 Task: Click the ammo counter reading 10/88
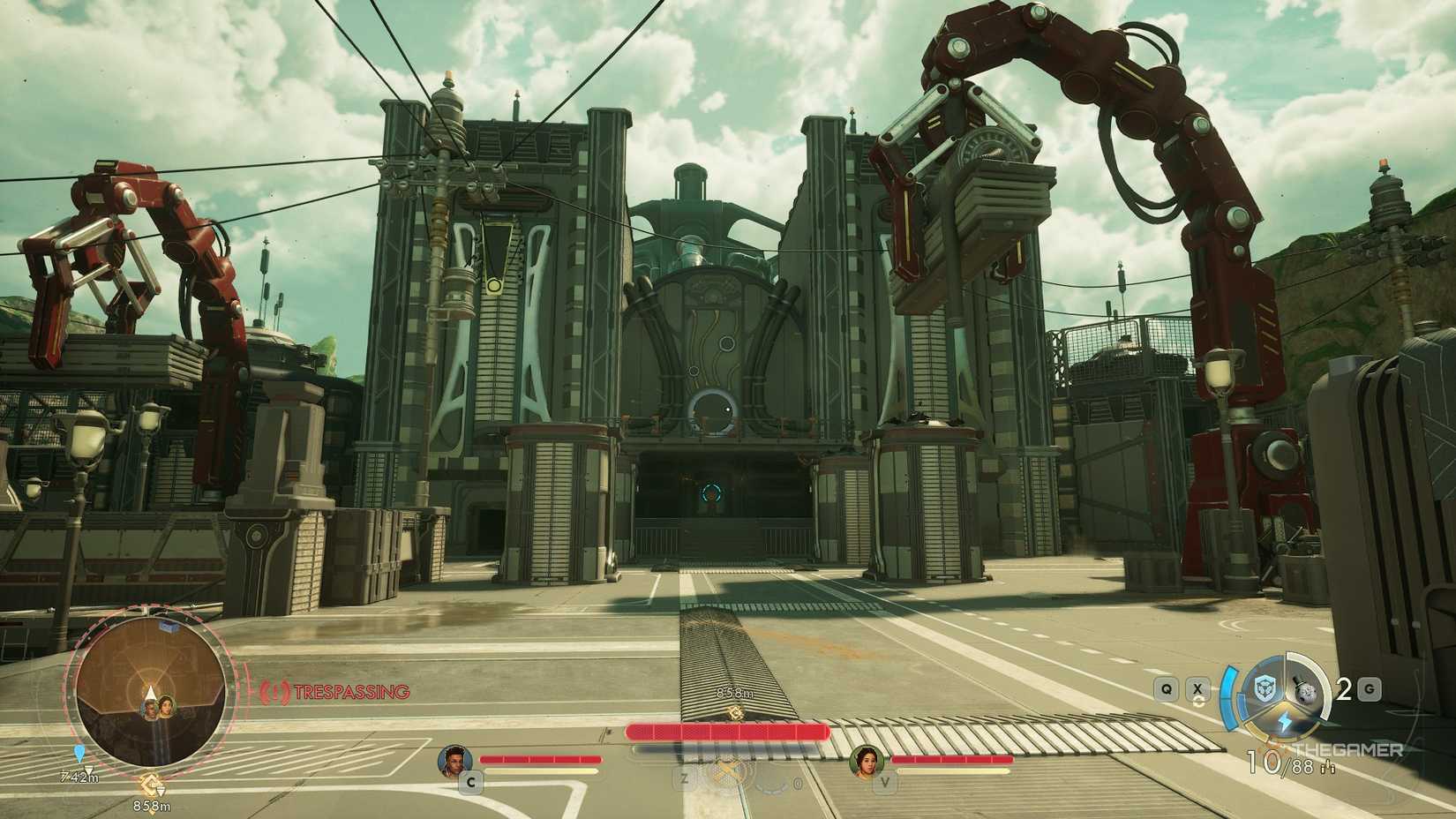[x=1278, y=763]
